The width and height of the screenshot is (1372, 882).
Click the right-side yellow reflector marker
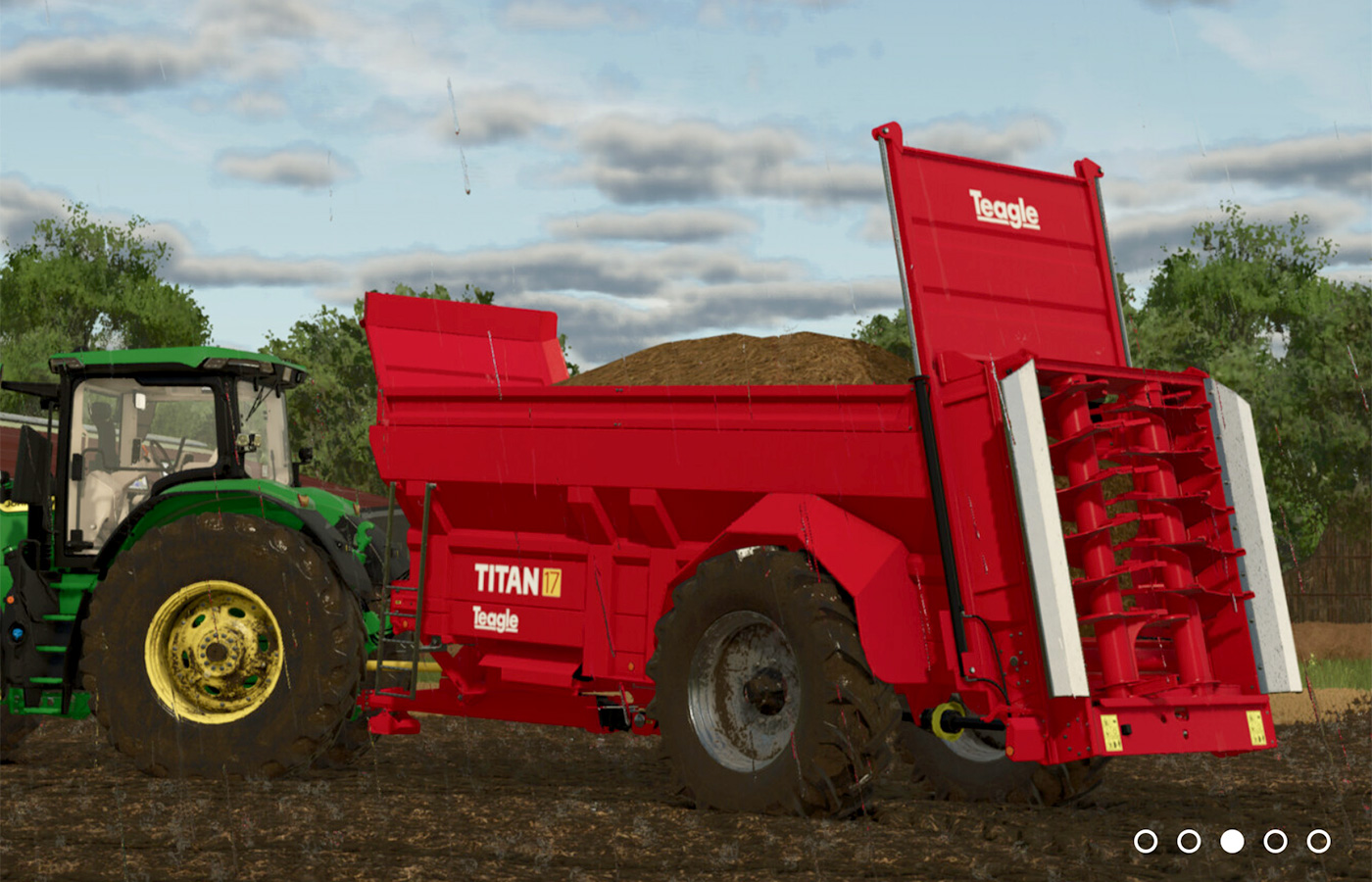click(x=1255, y=726)
